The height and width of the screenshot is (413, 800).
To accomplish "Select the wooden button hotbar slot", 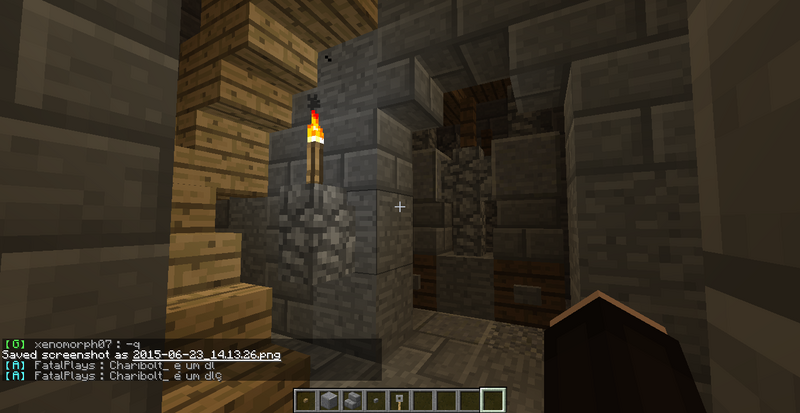I will [307, 401].
